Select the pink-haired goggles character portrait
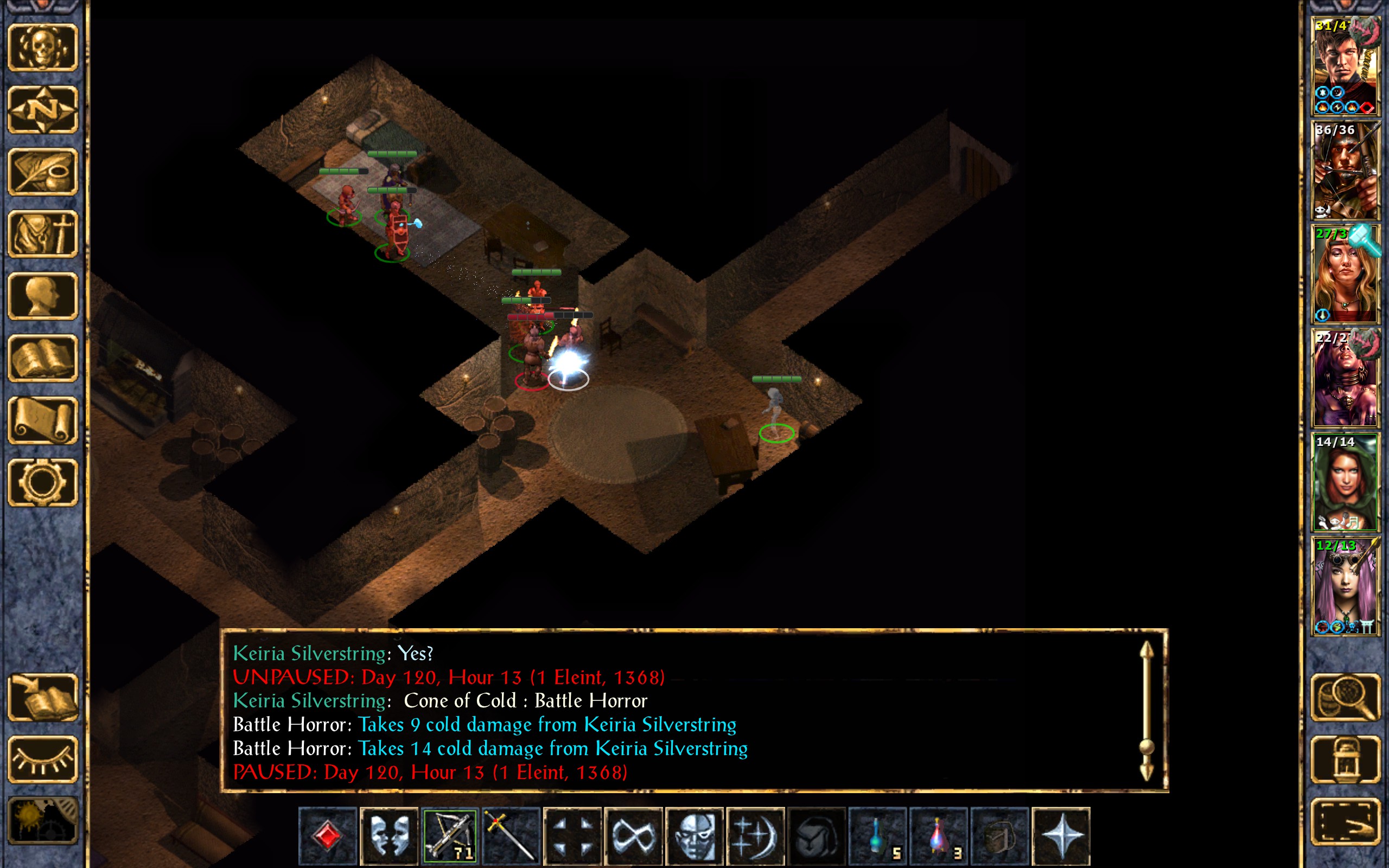Viewport: 1389px width, 868px height. (x=1345, y=586)
